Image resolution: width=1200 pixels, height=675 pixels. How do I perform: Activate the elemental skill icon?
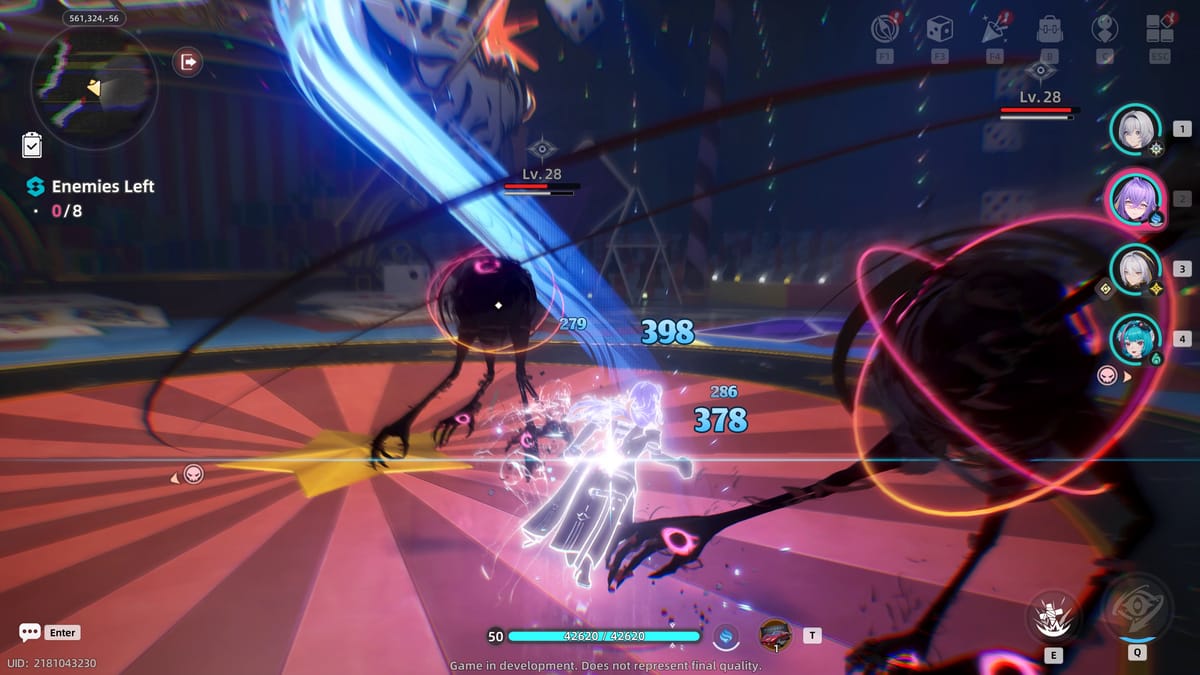point(1053,615)
